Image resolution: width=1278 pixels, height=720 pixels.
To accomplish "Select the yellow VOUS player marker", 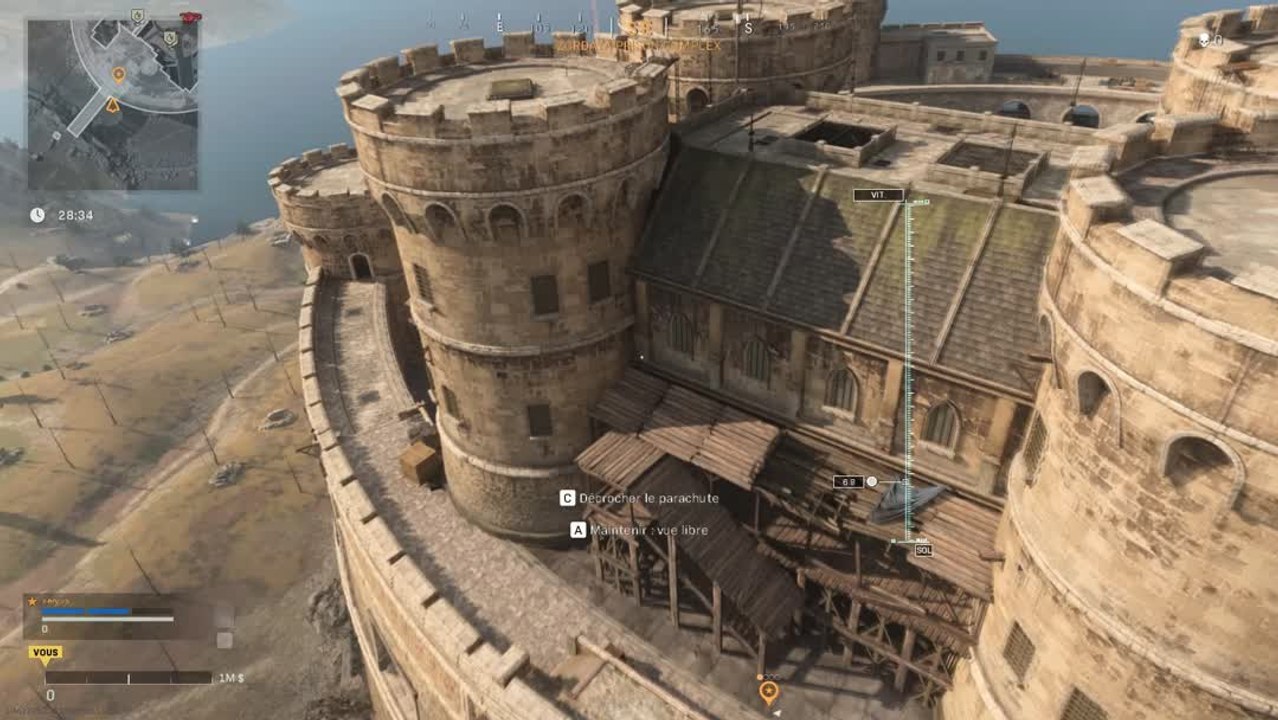I will click(x=45, y=652).
